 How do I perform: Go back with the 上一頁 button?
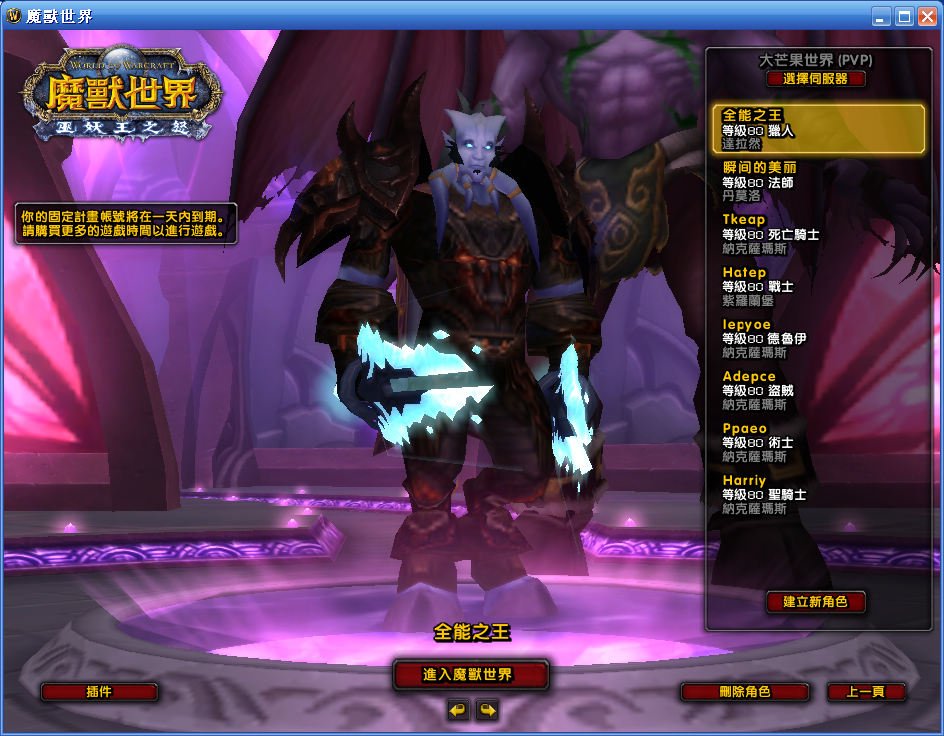866,692
